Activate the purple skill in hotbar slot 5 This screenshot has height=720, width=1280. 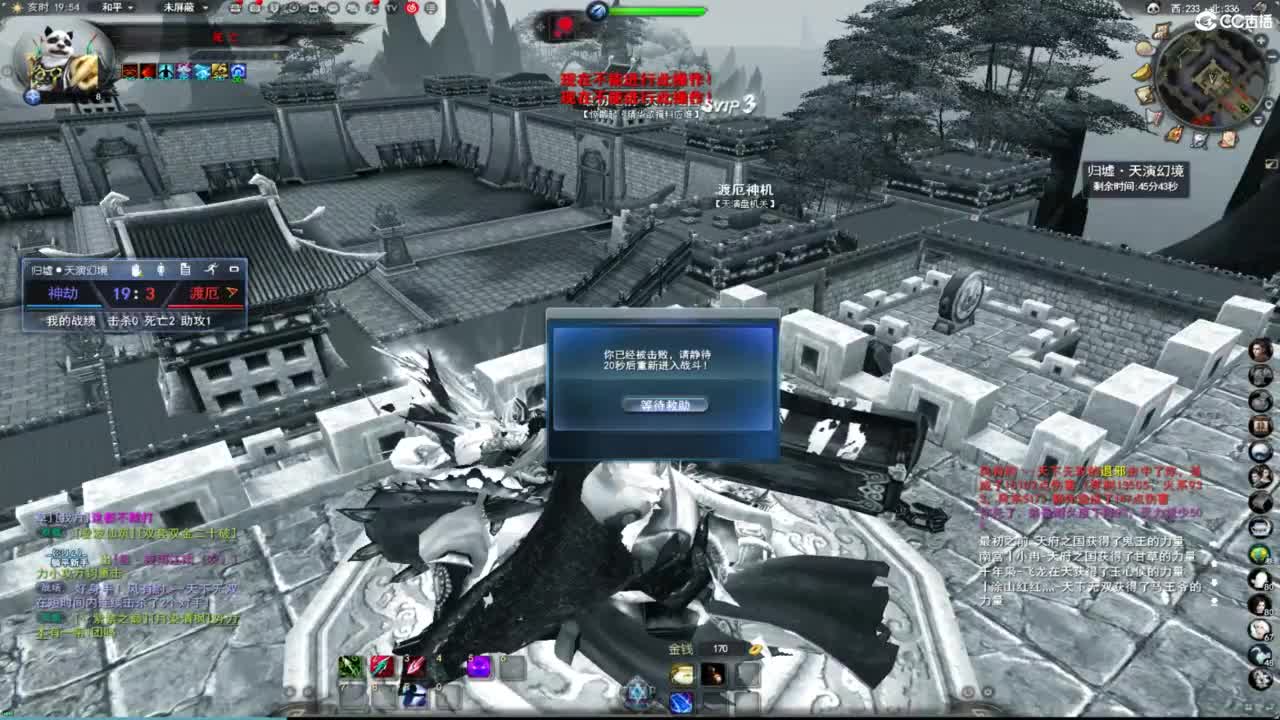coord(478,665)
